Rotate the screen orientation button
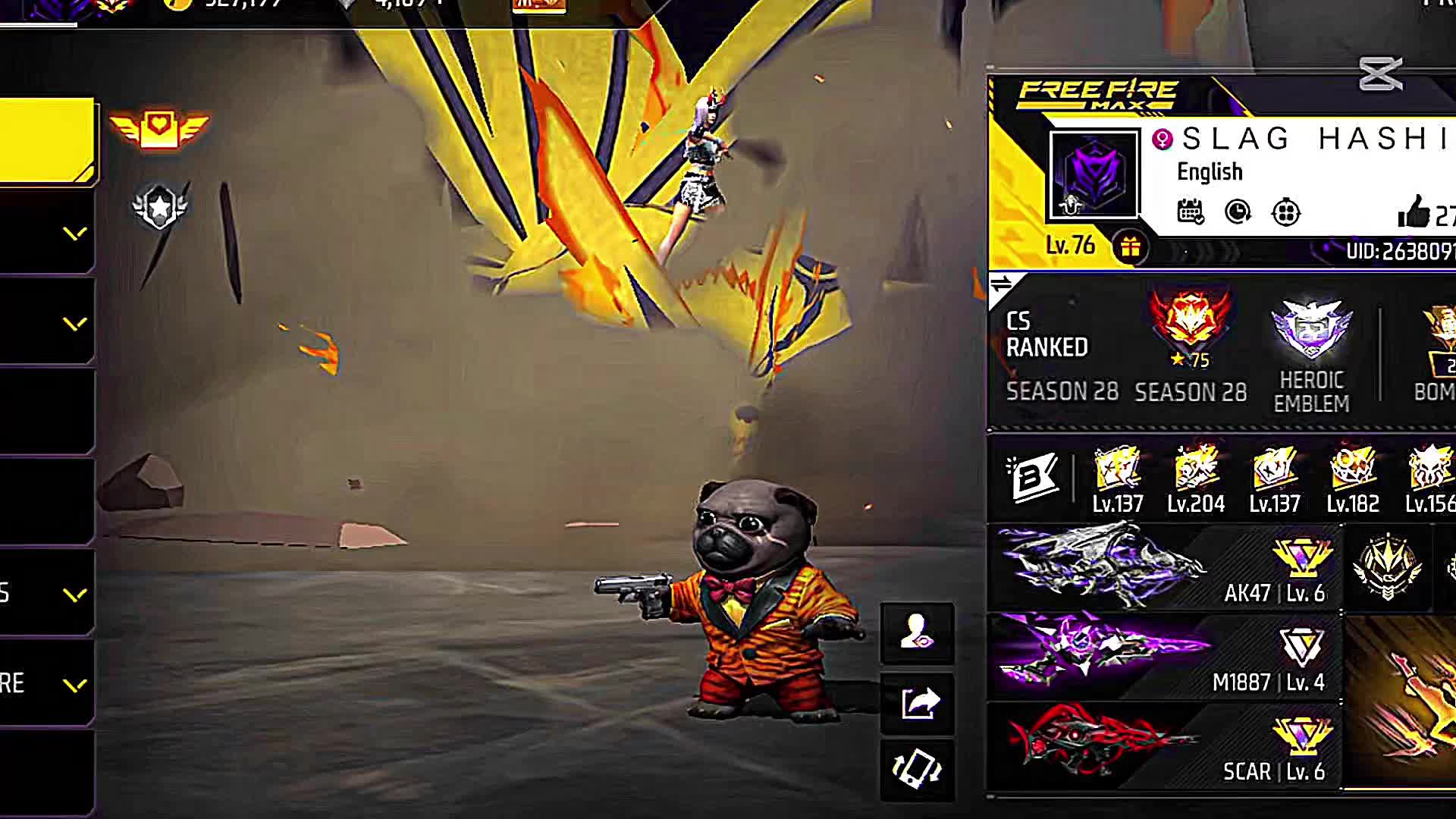The height and width of the screenshot is (819, 1456). click(917, 770)
